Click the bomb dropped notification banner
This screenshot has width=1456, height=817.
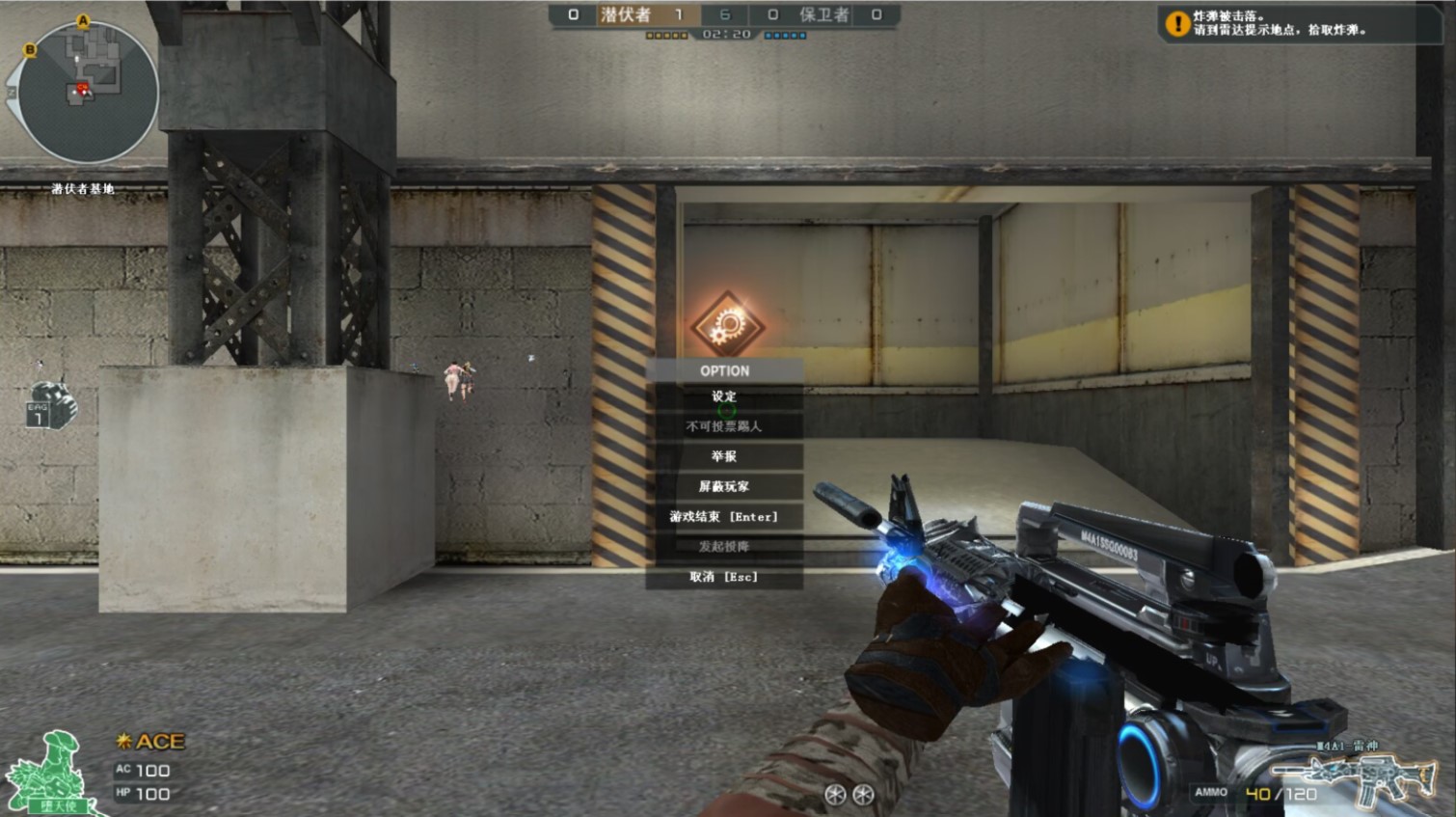(x=1296, y=23)
